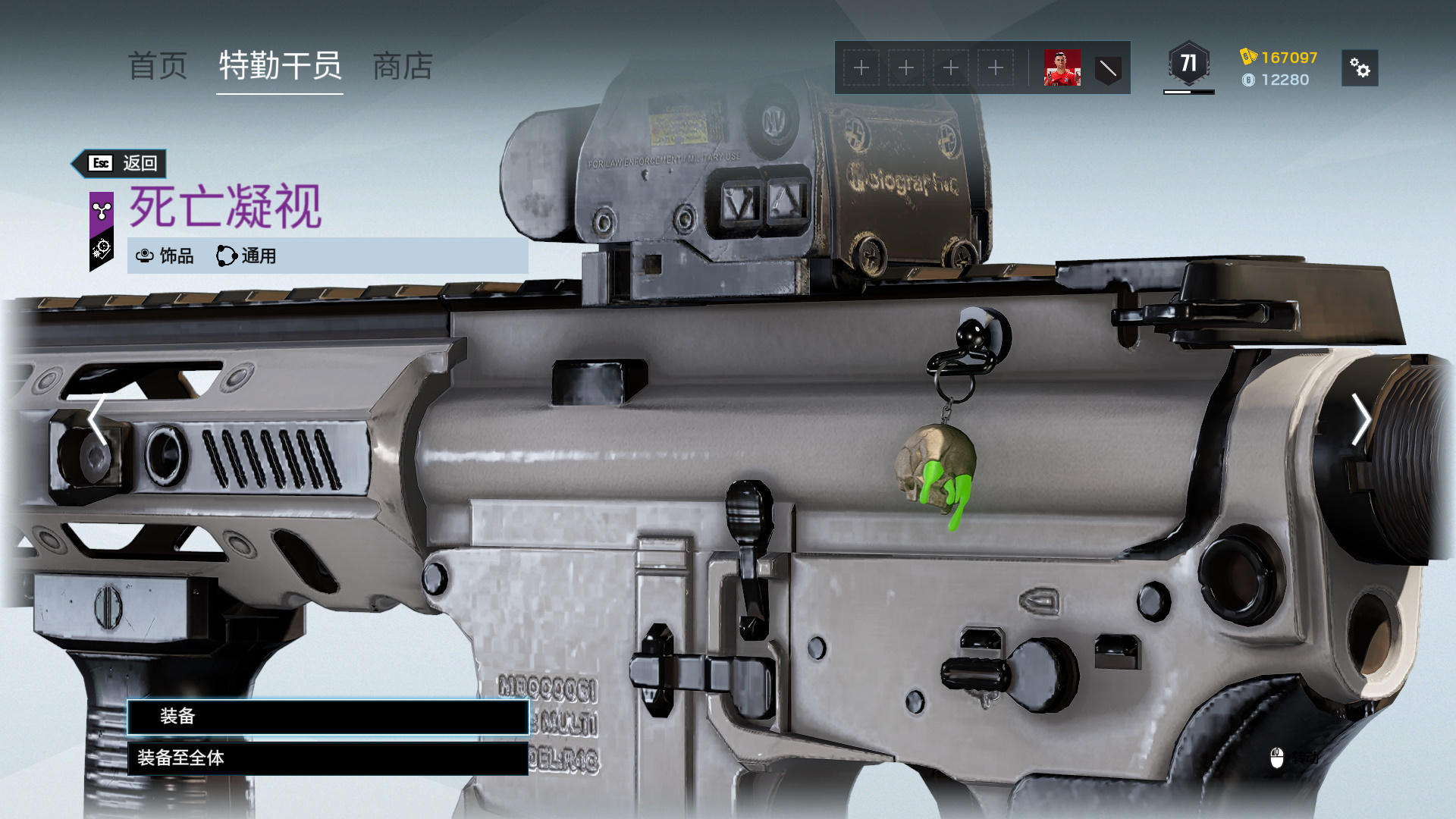Go to the 商店 shop tab

tap(403, 67)
